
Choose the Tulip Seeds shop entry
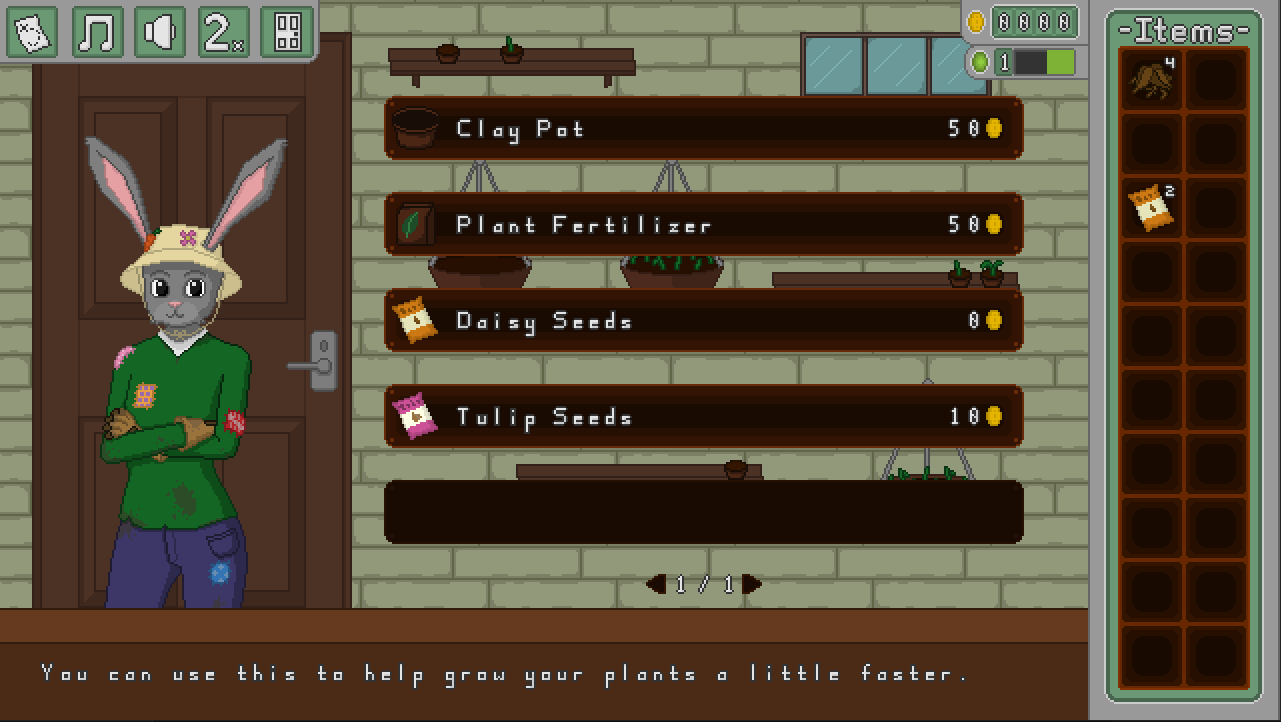(703, 416)
